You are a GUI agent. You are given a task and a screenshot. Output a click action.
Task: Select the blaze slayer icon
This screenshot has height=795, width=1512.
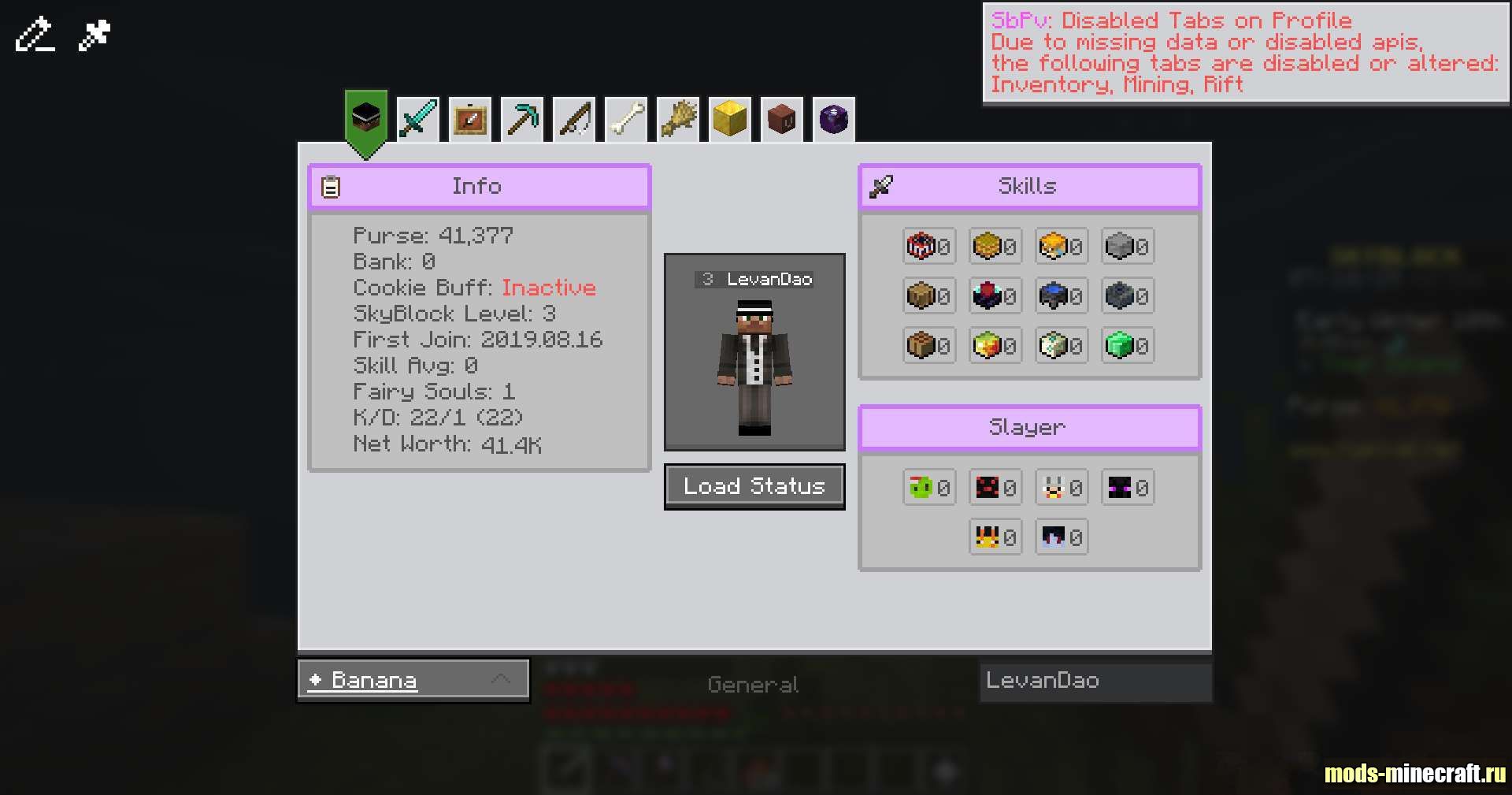(987, 537)
